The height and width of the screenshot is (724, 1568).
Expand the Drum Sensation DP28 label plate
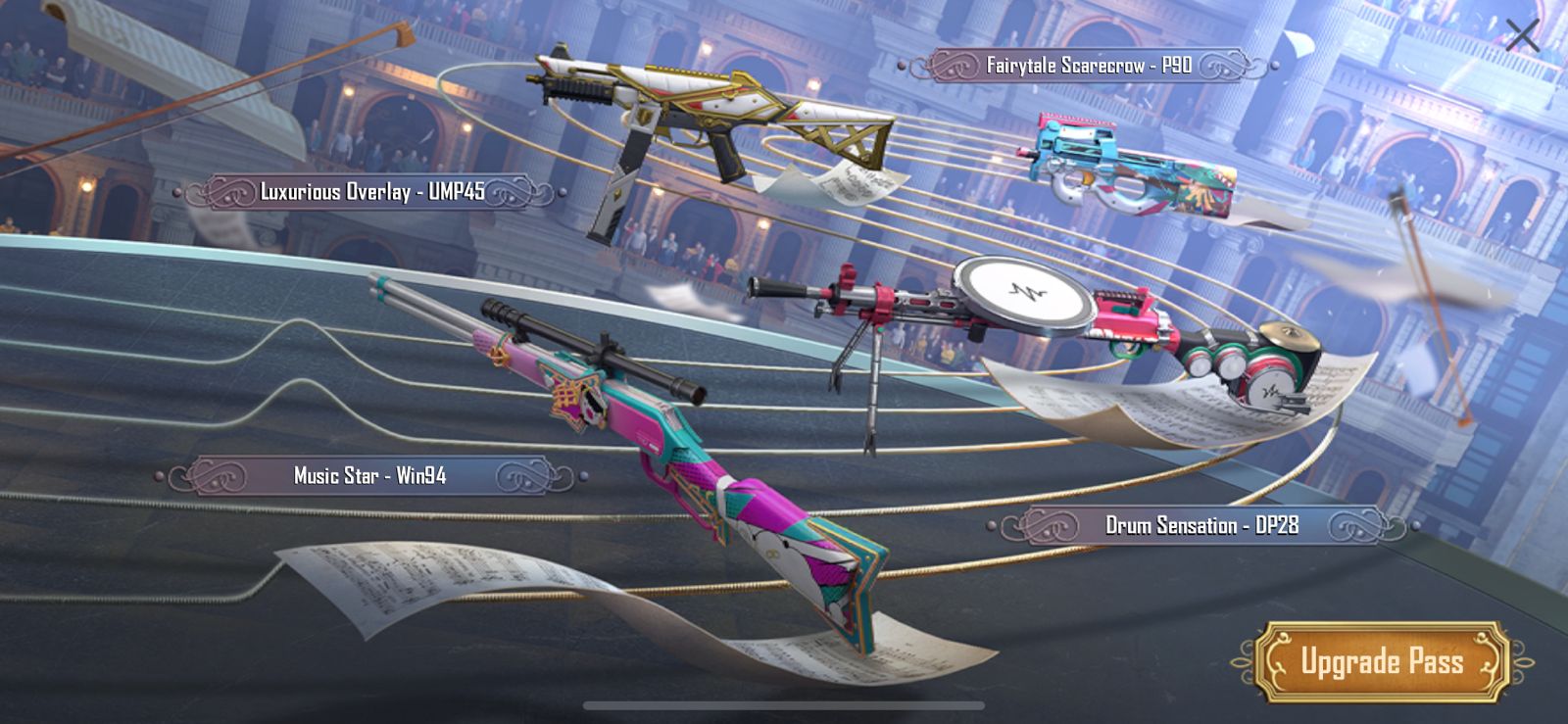1200,524
